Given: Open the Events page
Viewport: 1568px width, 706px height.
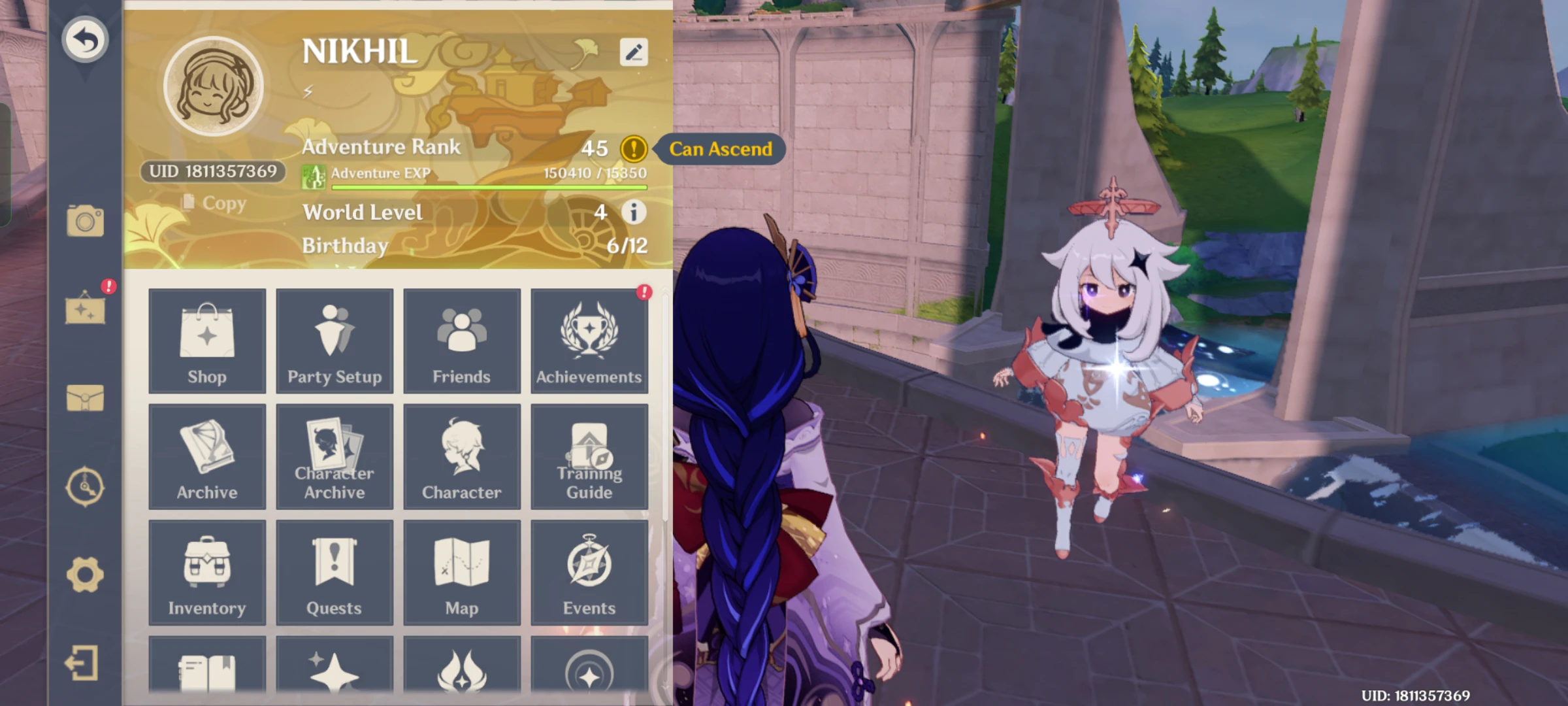Looking at the screenshot, I should pyautogui.click(x=589, y=572).
